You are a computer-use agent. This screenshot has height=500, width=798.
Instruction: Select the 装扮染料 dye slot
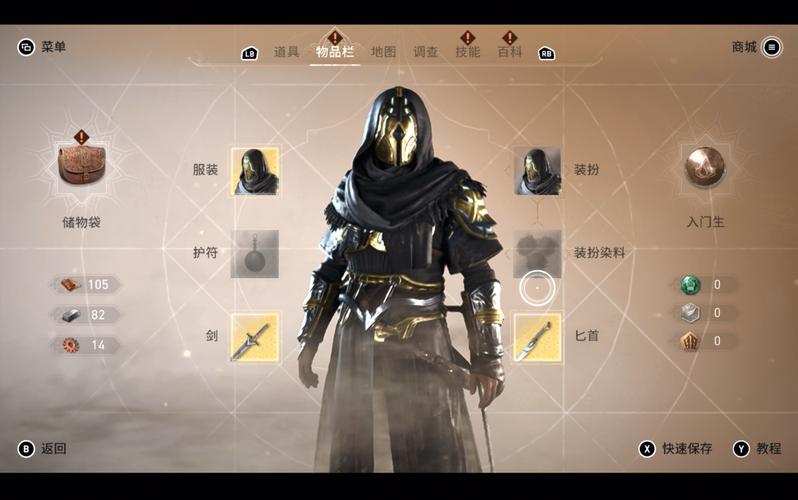click(537, 254)
